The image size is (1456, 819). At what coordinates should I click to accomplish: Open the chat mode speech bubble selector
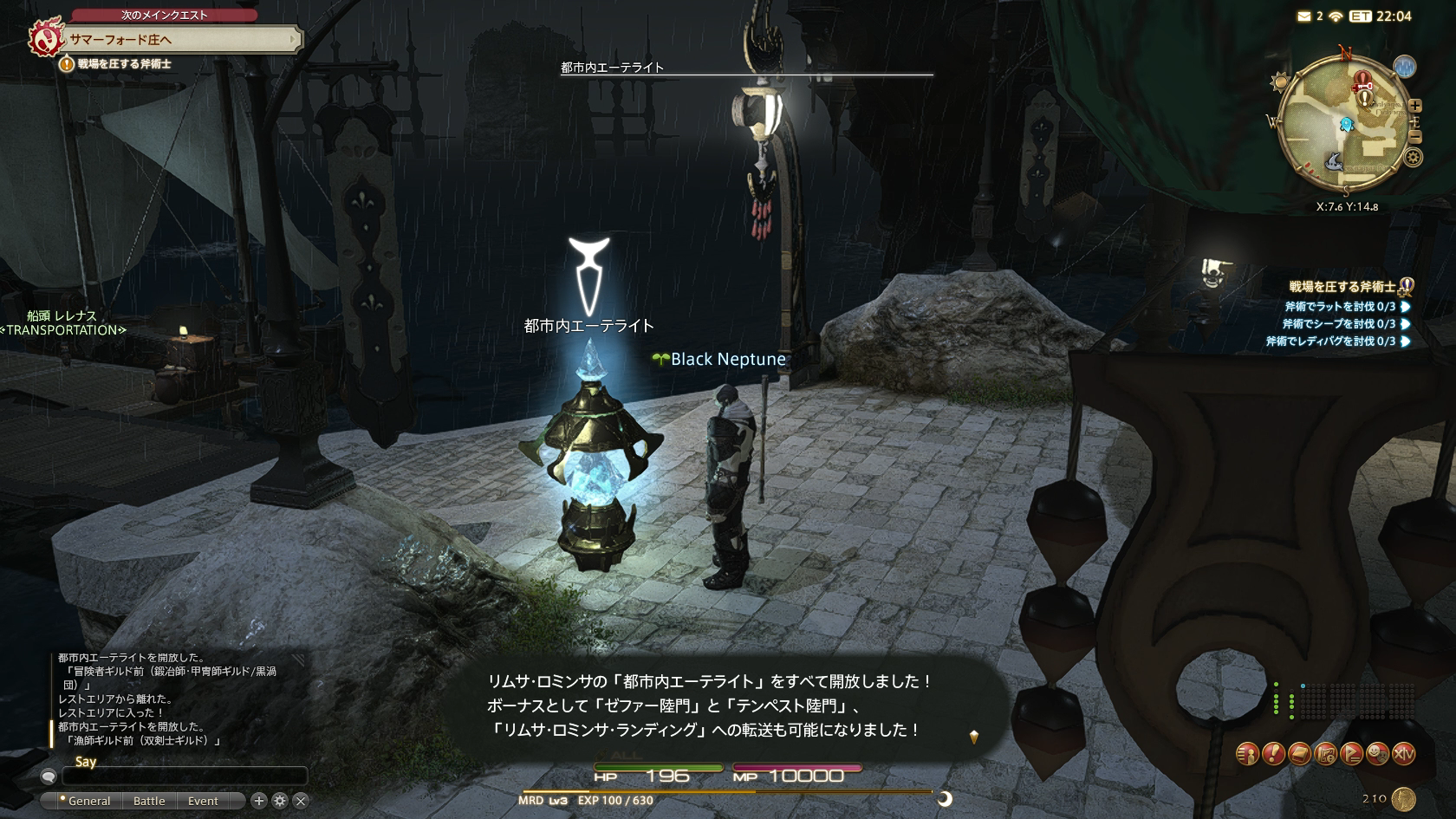point(49,777)
